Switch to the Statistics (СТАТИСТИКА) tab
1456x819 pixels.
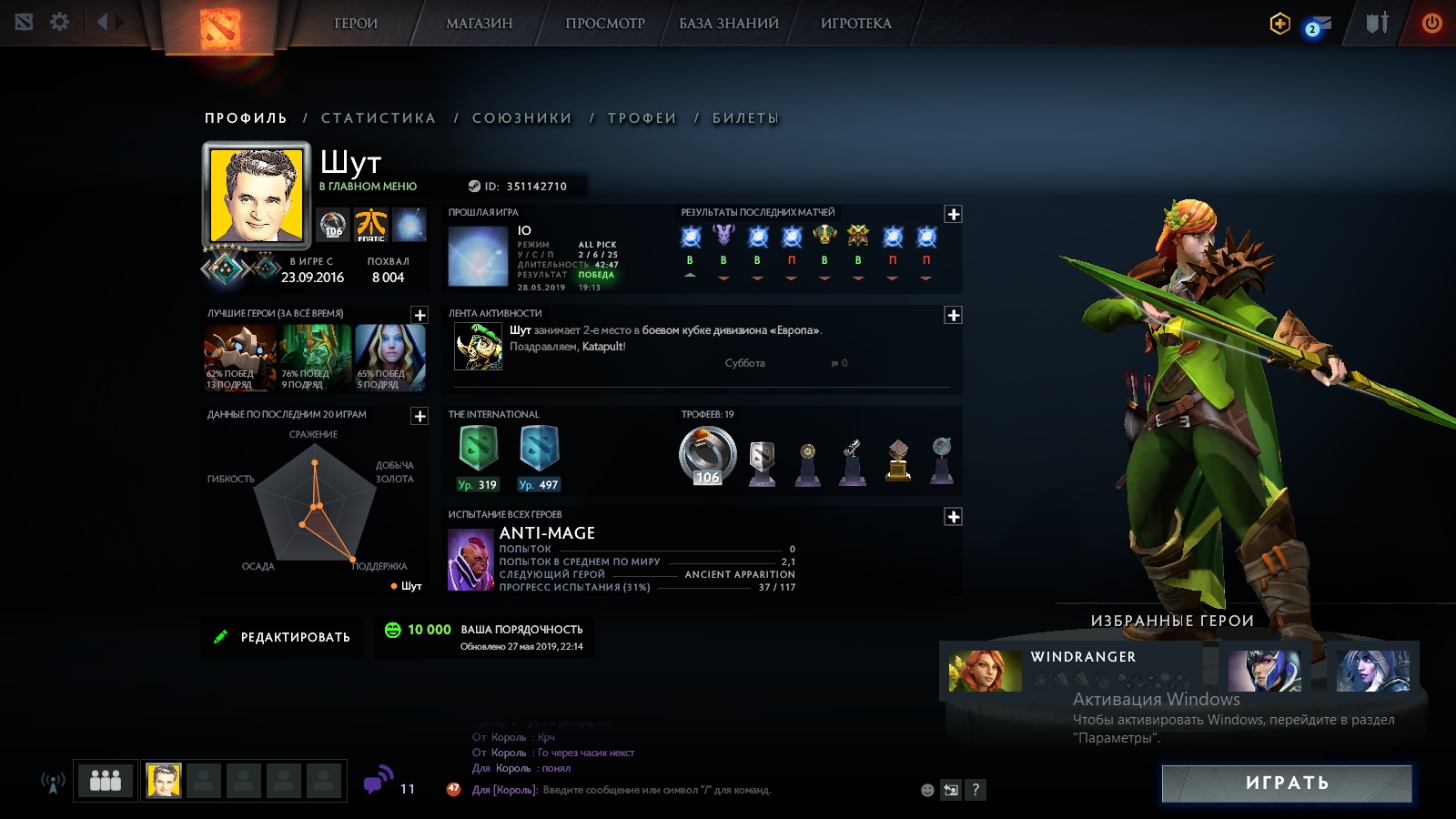point(379,118)
